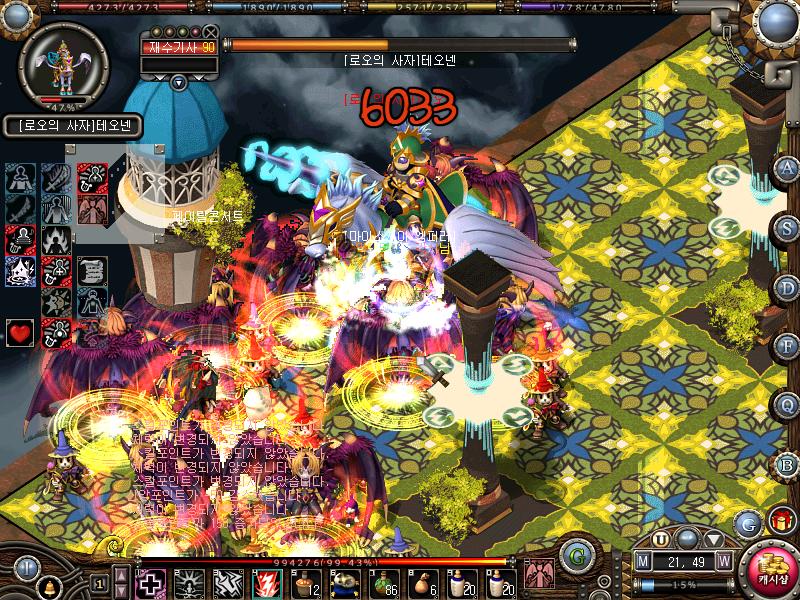Click the round S menu button
Image resolution: width=800 pixels, height=600 pixels.
point(788,226)
